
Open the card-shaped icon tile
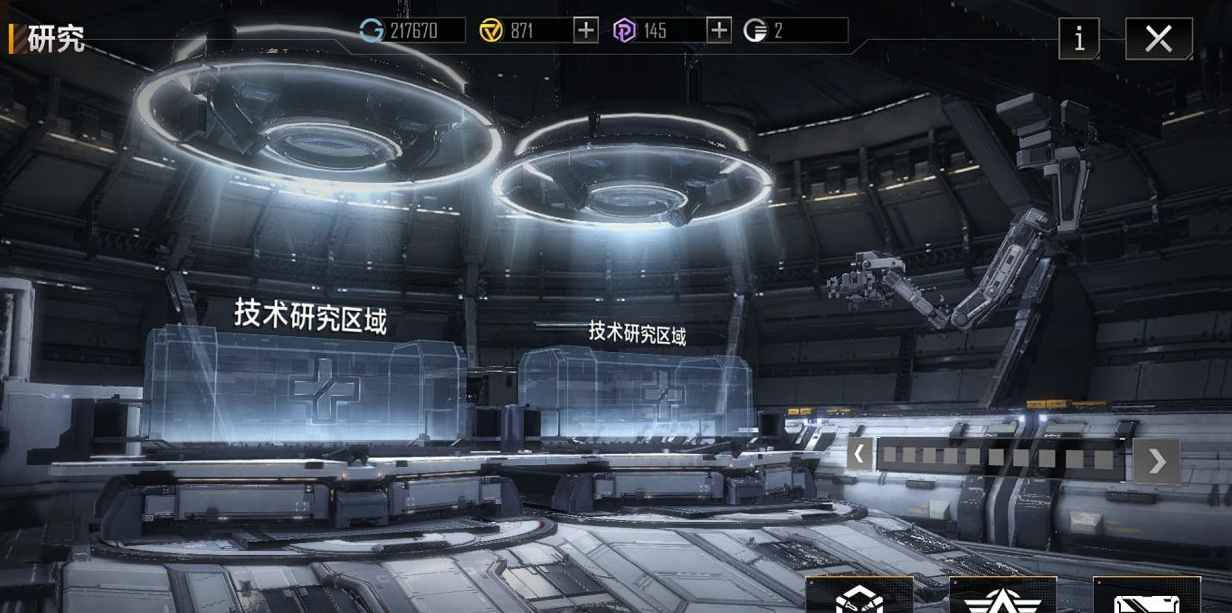click(x=1146, y=597)
